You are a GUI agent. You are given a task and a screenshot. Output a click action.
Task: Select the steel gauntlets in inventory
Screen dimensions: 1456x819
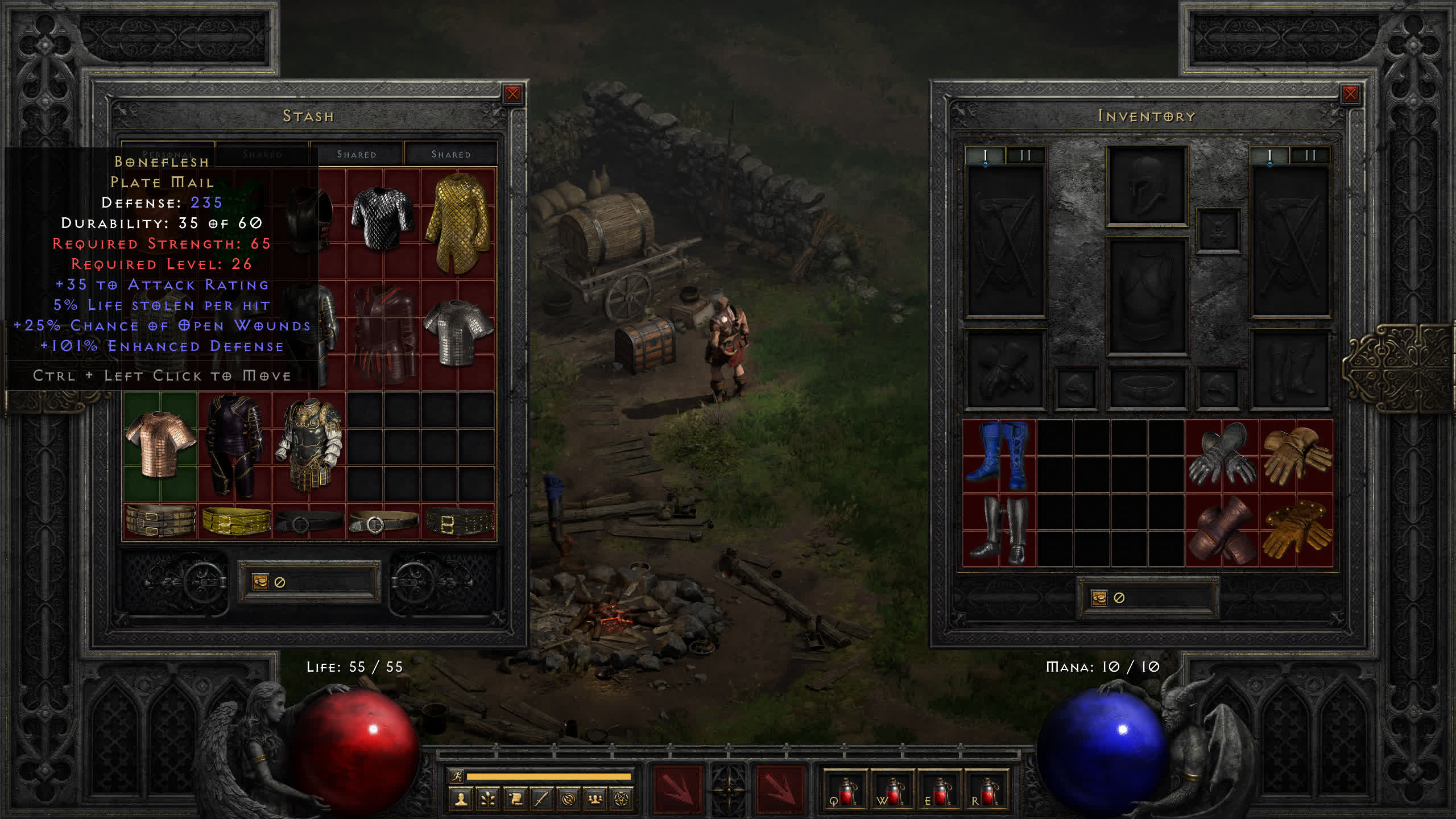tap(1222, 456)
